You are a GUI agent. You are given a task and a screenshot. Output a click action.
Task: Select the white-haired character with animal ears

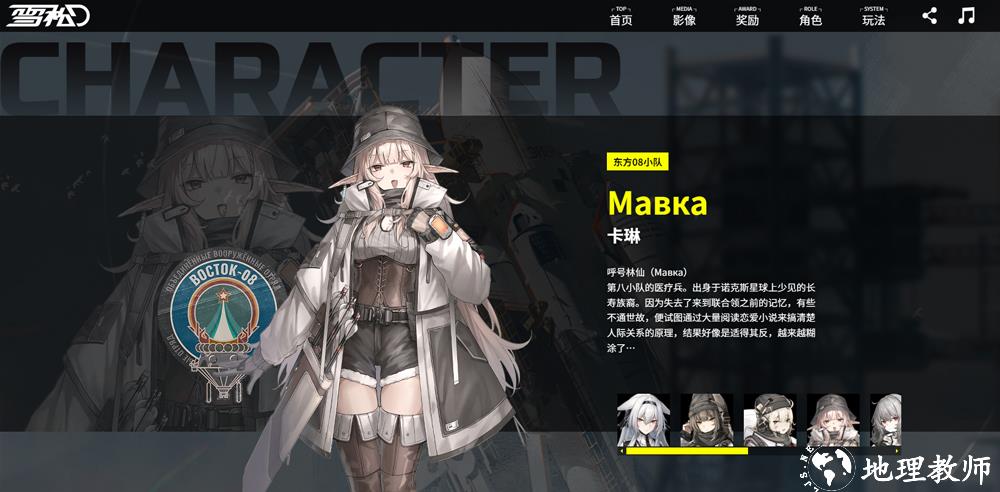pos(643,419)
